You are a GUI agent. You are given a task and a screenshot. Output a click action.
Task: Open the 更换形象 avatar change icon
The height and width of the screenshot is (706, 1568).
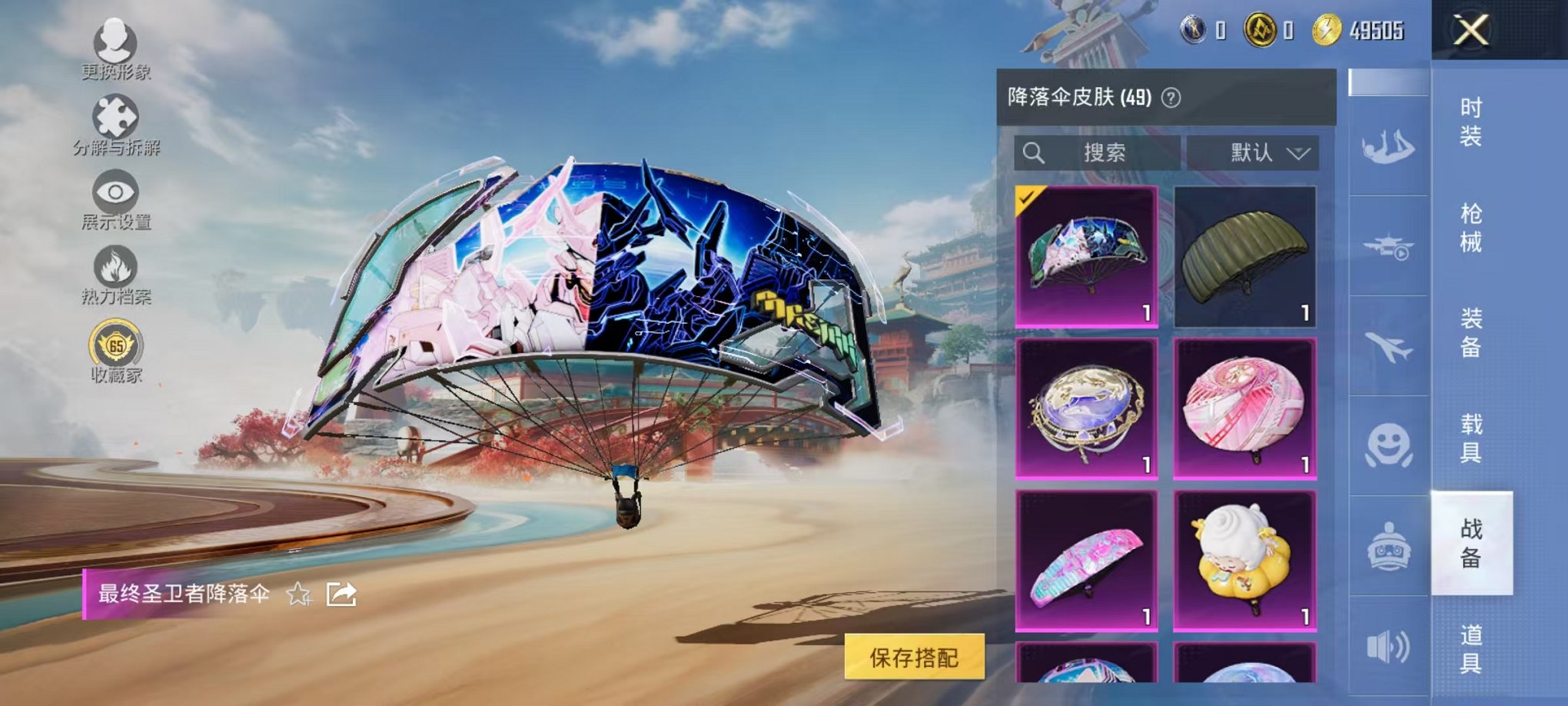[115, 42]
